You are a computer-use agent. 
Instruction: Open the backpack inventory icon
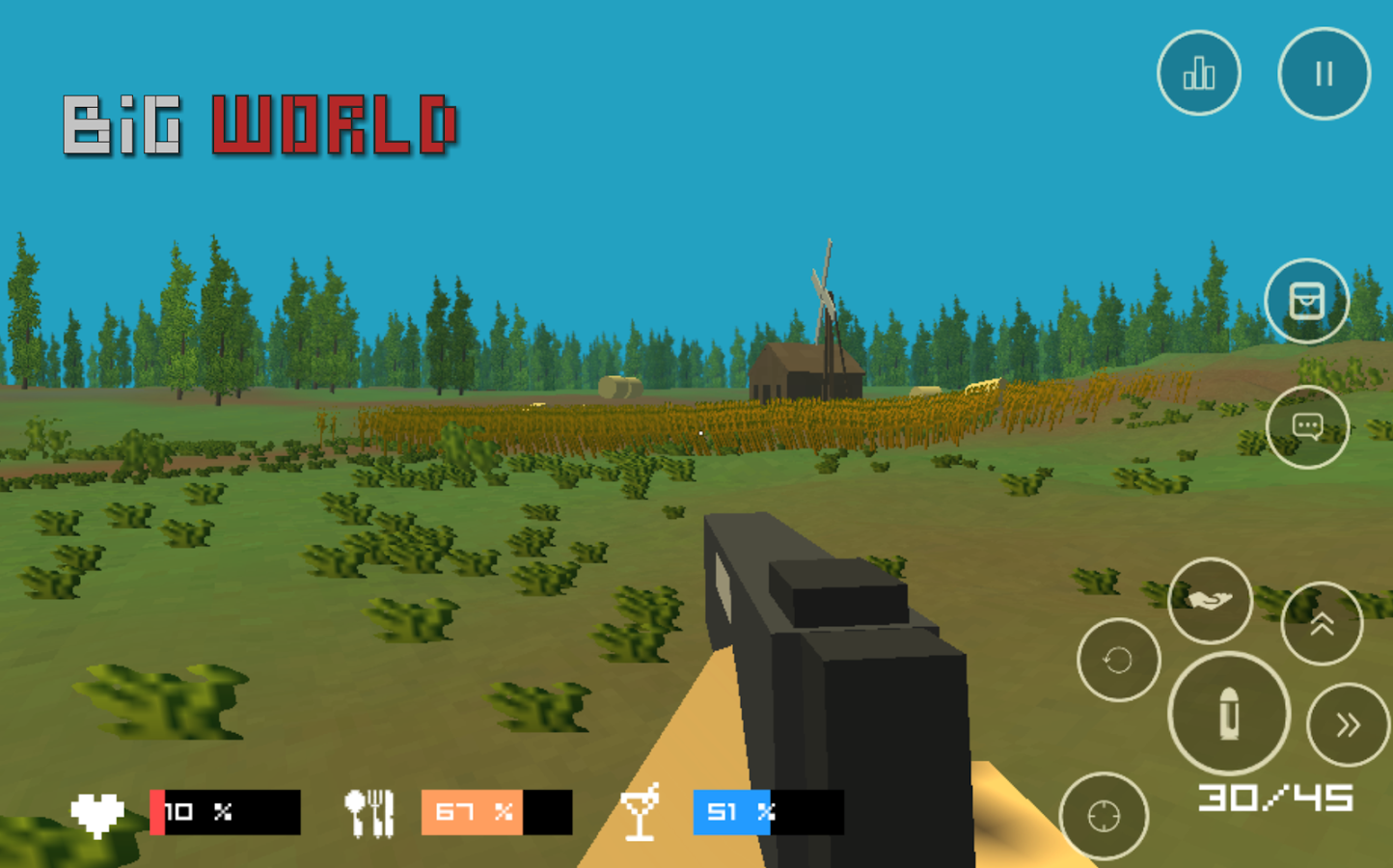click(x=1307, y=301)
